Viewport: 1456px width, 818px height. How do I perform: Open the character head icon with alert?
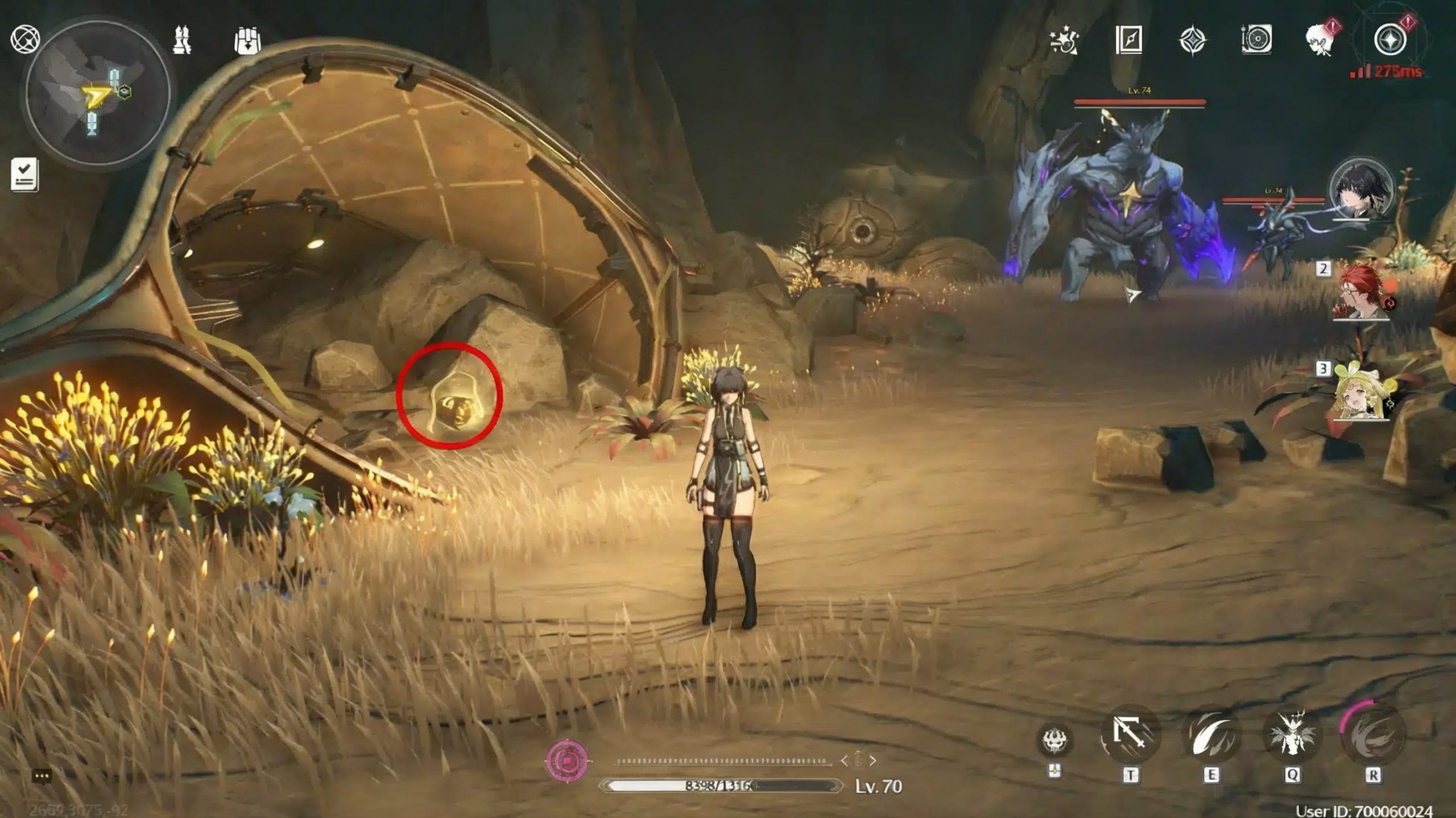(x=1319, y=40)
